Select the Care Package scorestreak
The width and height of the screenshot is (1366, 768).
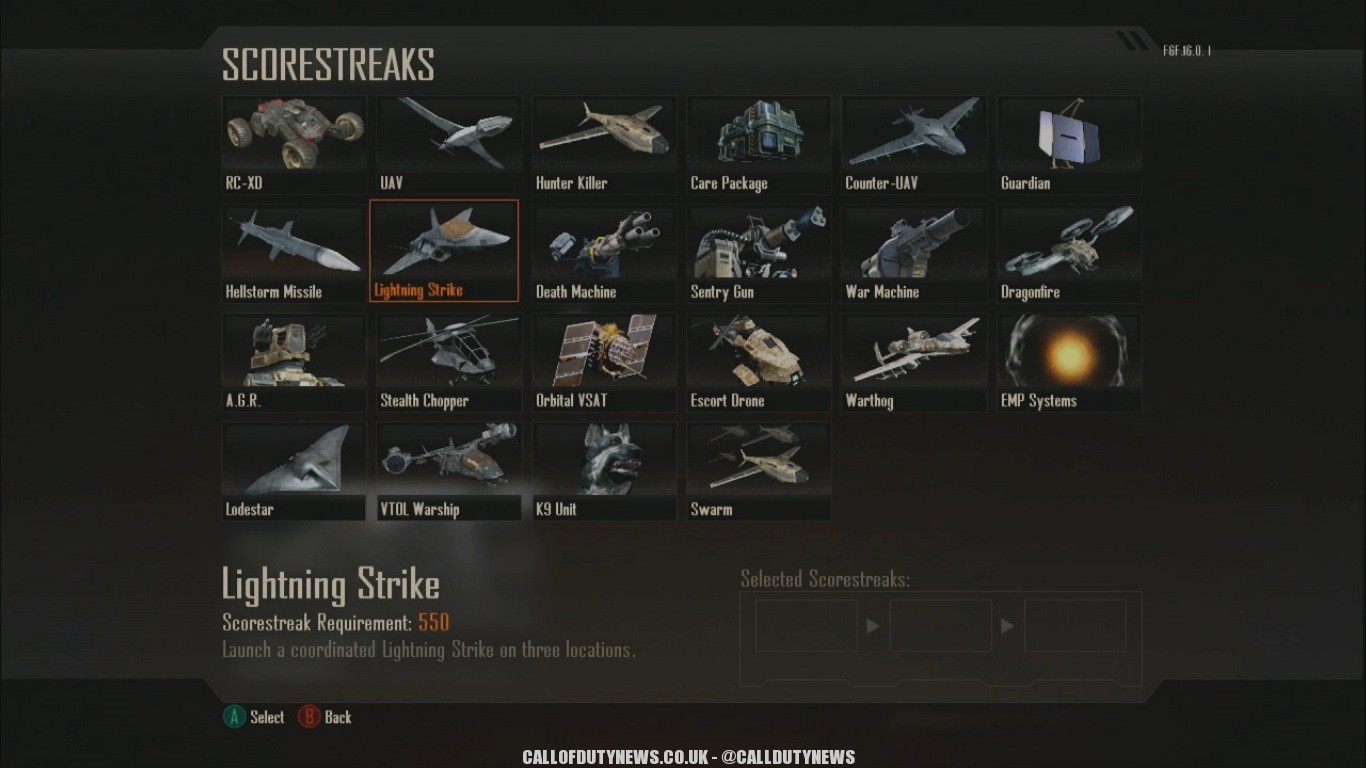(759, 143)
